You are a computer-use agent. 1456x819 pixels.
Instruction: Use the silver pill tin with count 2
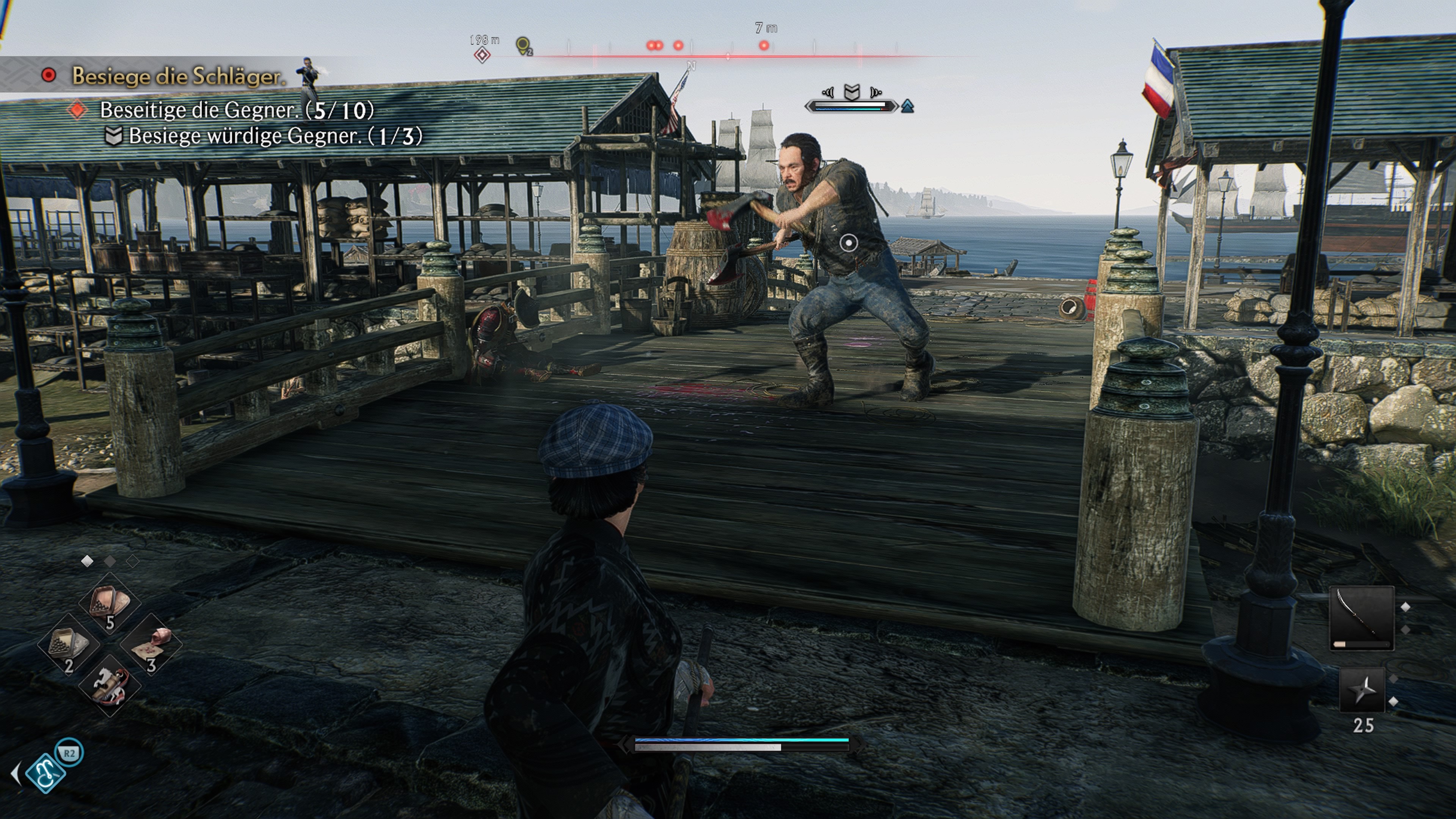[68, 644]
